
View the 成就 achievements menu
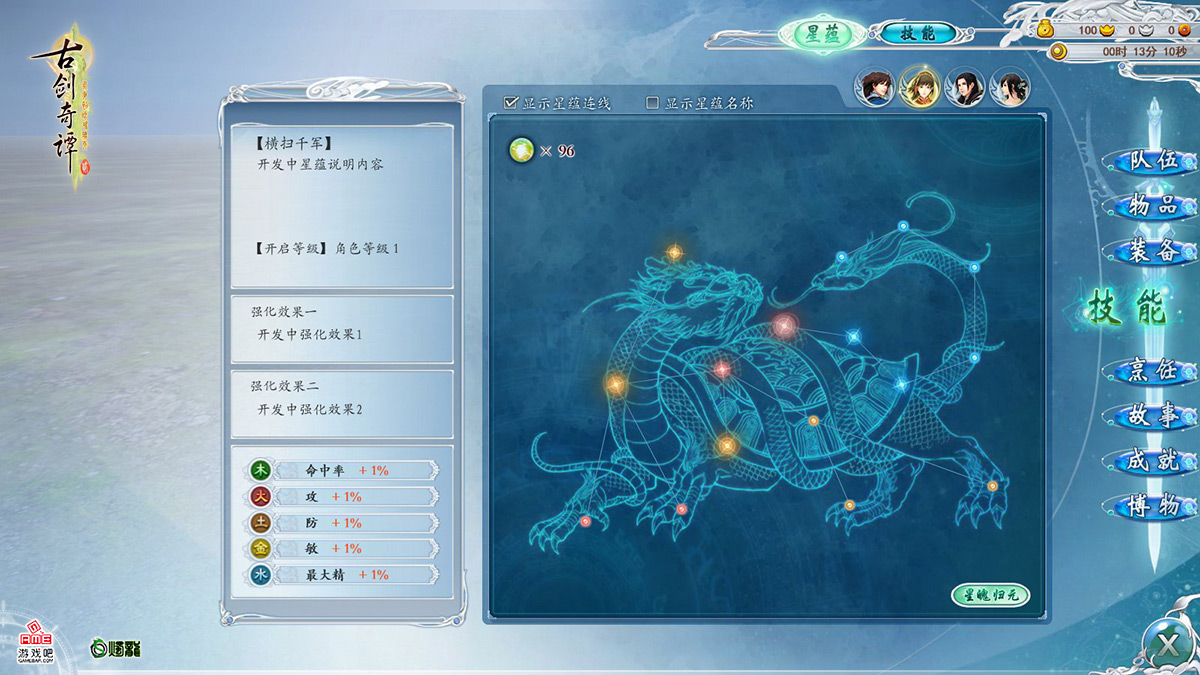1152,462
